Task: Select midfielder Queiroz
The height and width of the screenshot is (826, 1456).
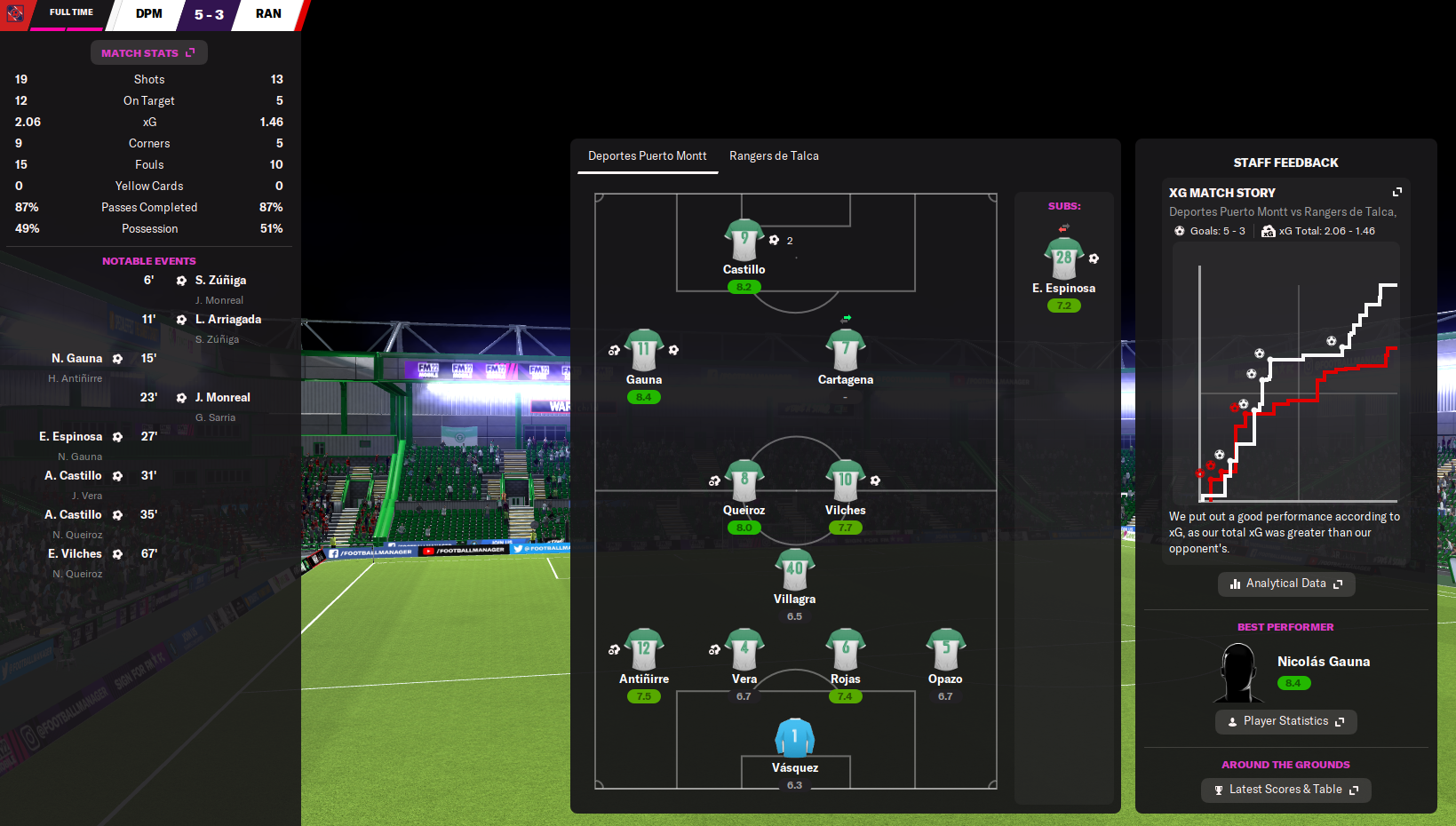Action: click(744, 482)
